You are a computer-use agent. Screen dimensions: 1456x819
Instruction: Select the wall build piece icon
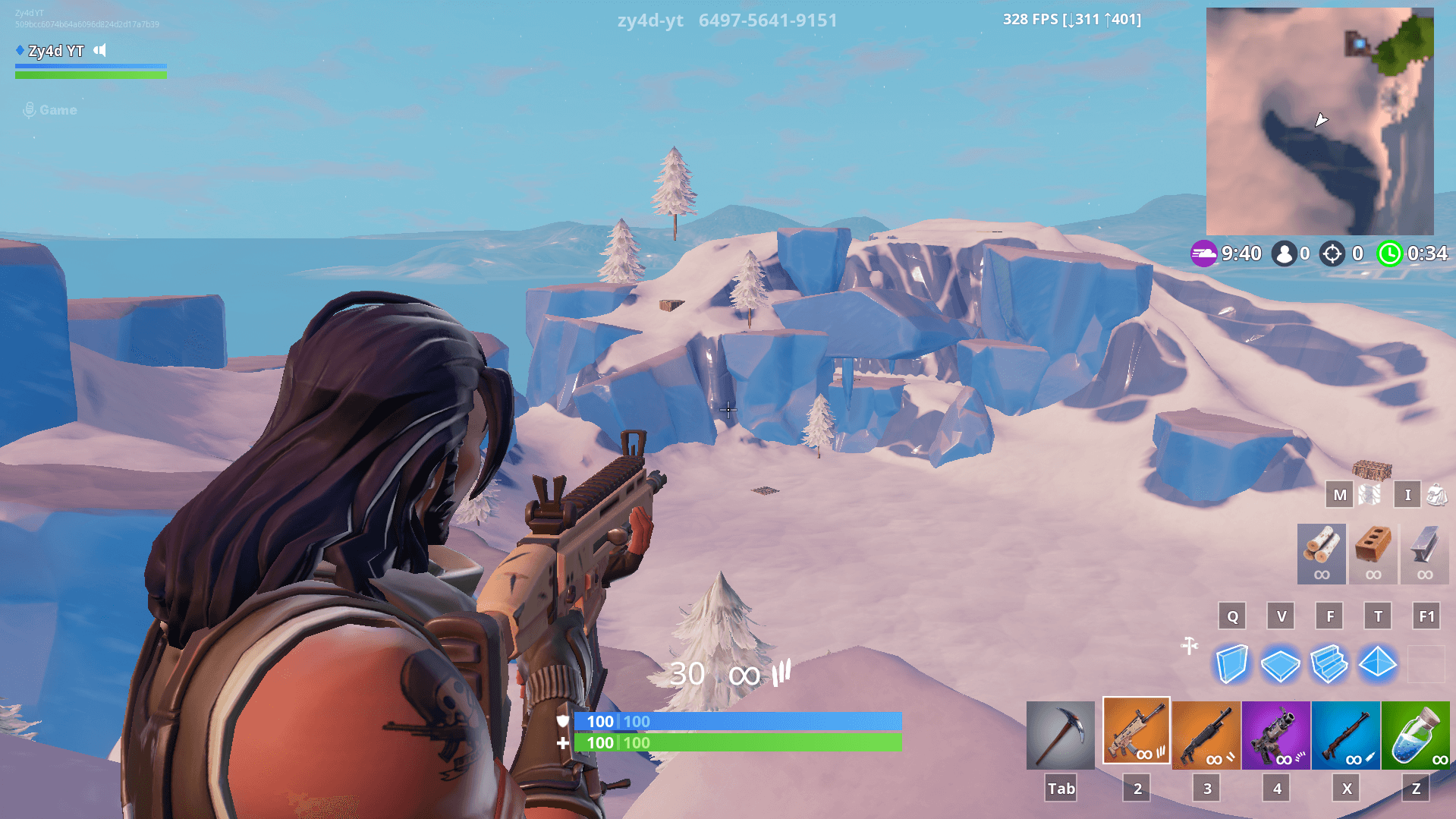[1231, 664]
